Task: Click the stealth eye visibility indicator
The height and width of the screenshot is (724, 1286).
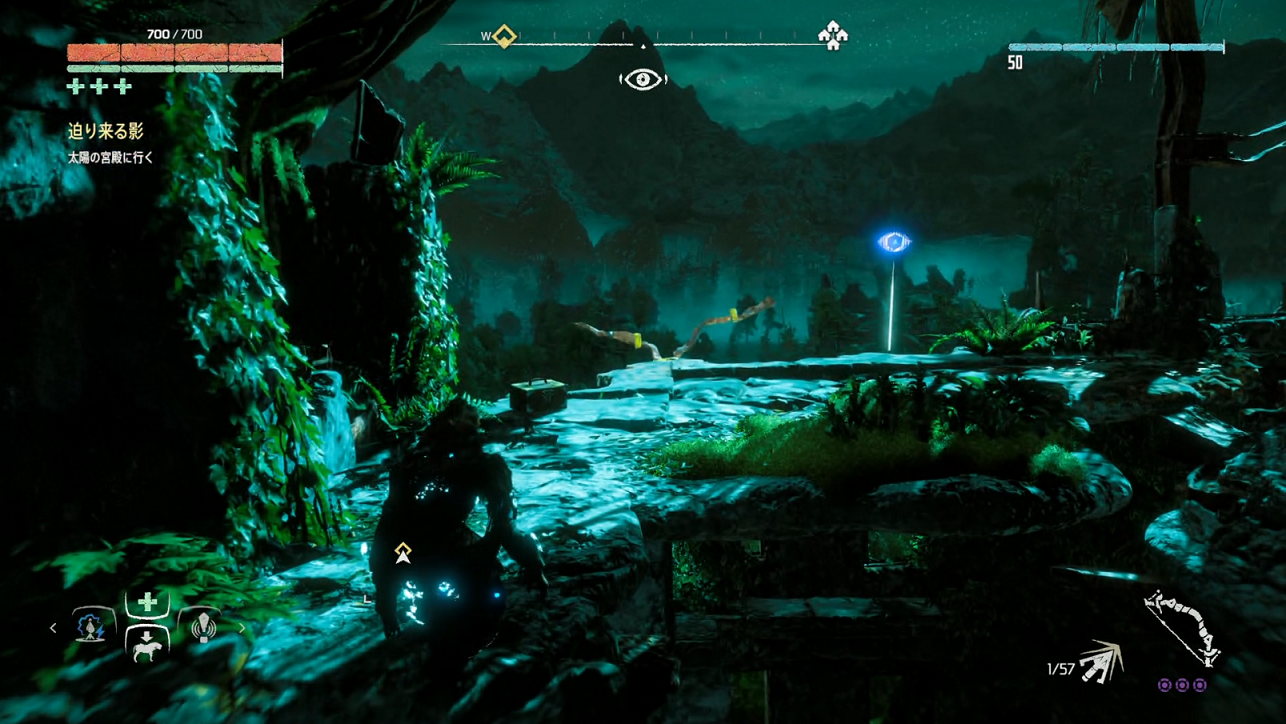Action: point(642,79)
